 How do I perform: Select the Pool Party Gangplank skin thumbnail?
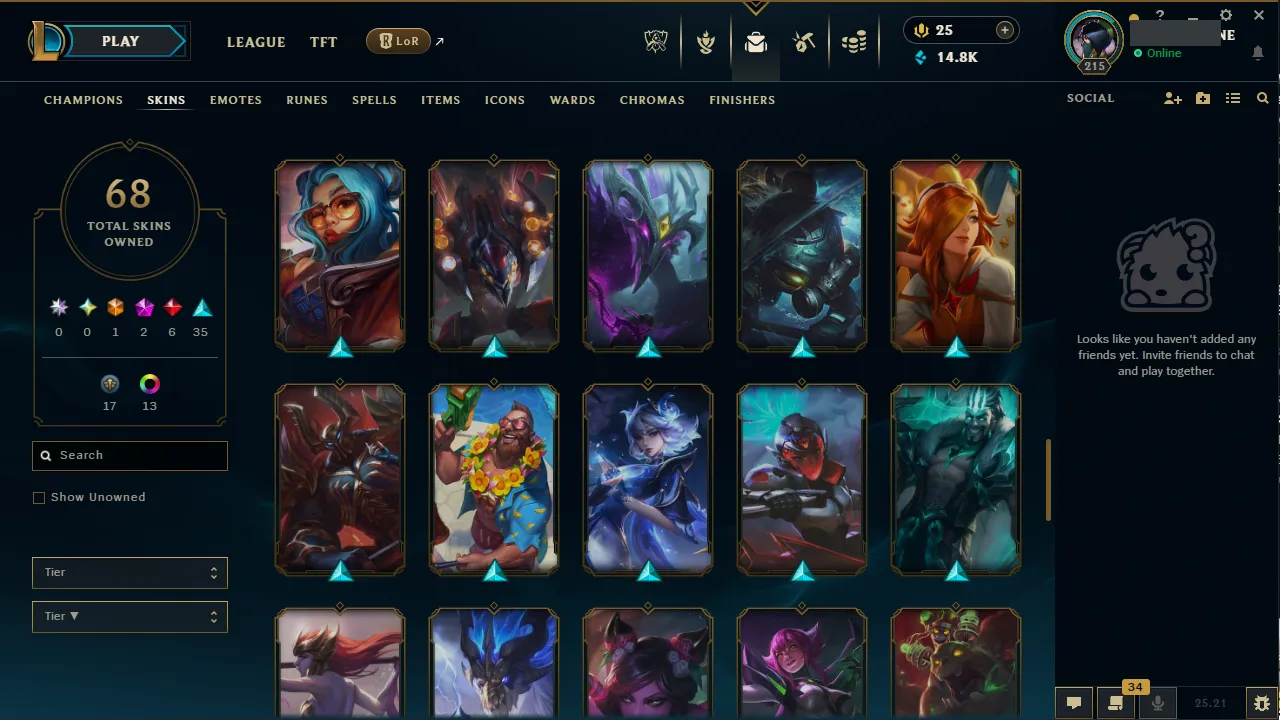(x=493, y=479)
